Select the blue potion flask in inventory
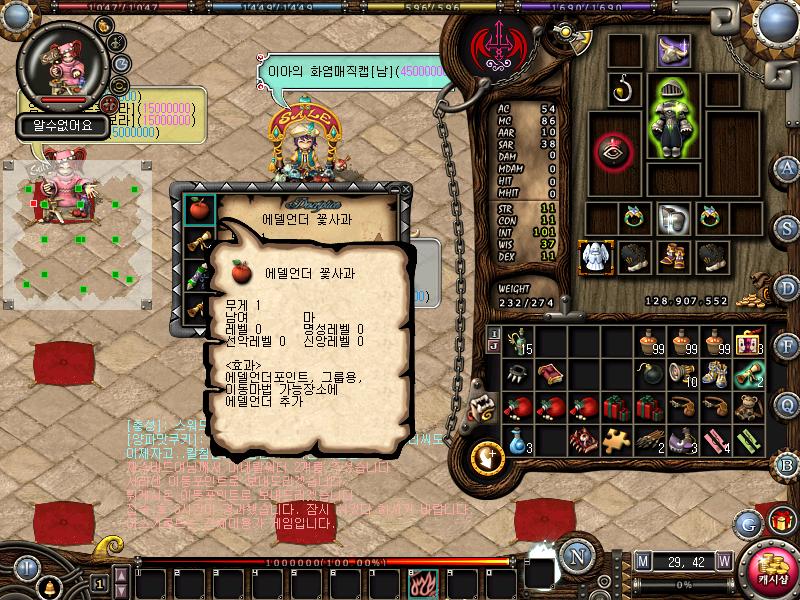This screenshot has width=800, height=600. (x=518, y=439)
